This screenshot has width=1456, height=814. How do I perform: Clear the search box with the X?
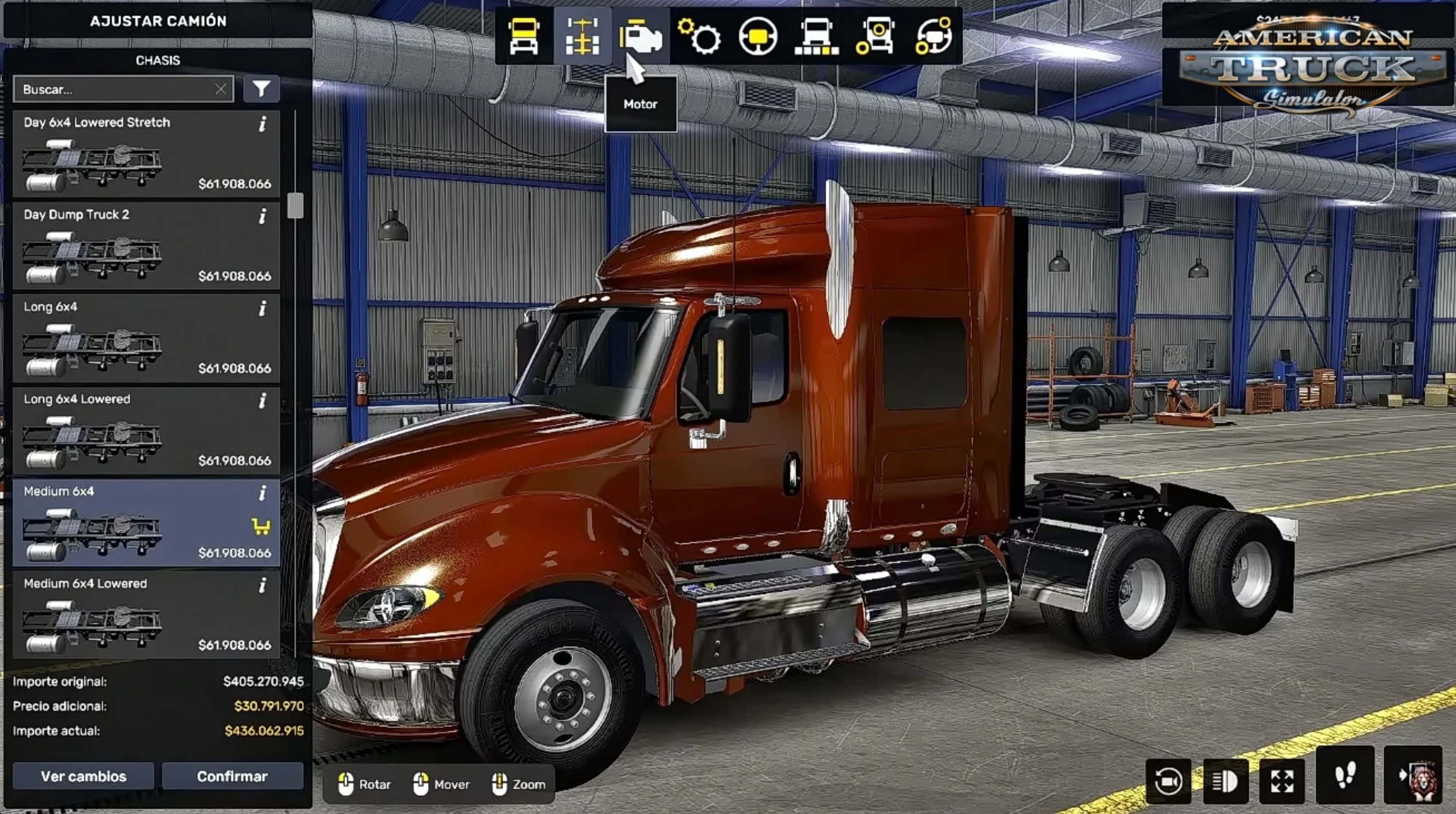(x=220, y=89)
